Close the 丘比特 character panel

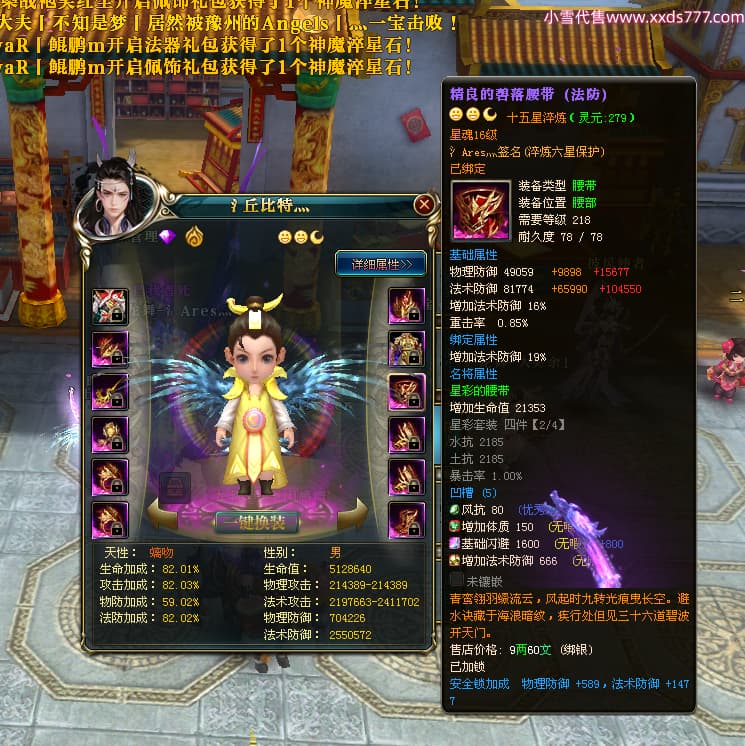[x=424, y=205]
